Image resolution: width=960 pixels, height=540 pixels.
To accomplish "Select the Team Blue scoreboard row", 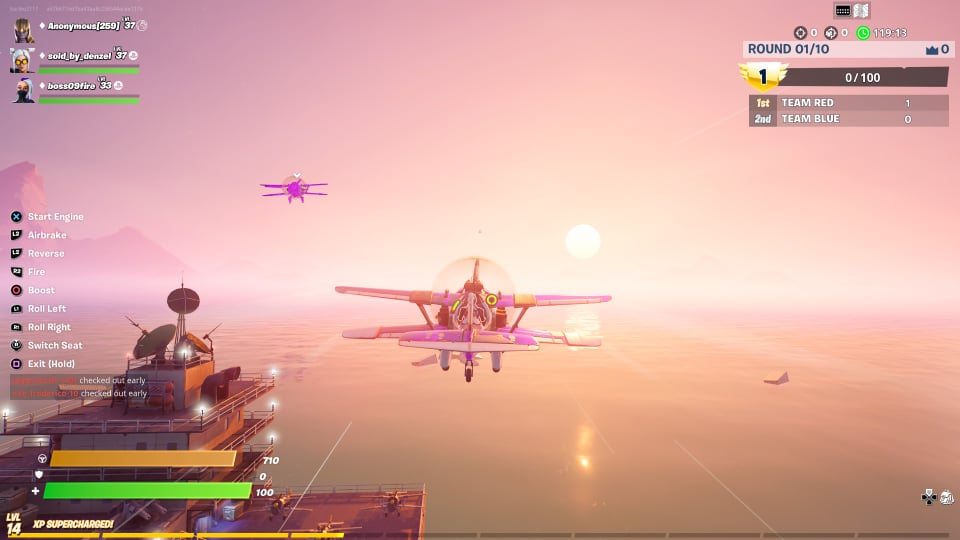I will (848, 119).
